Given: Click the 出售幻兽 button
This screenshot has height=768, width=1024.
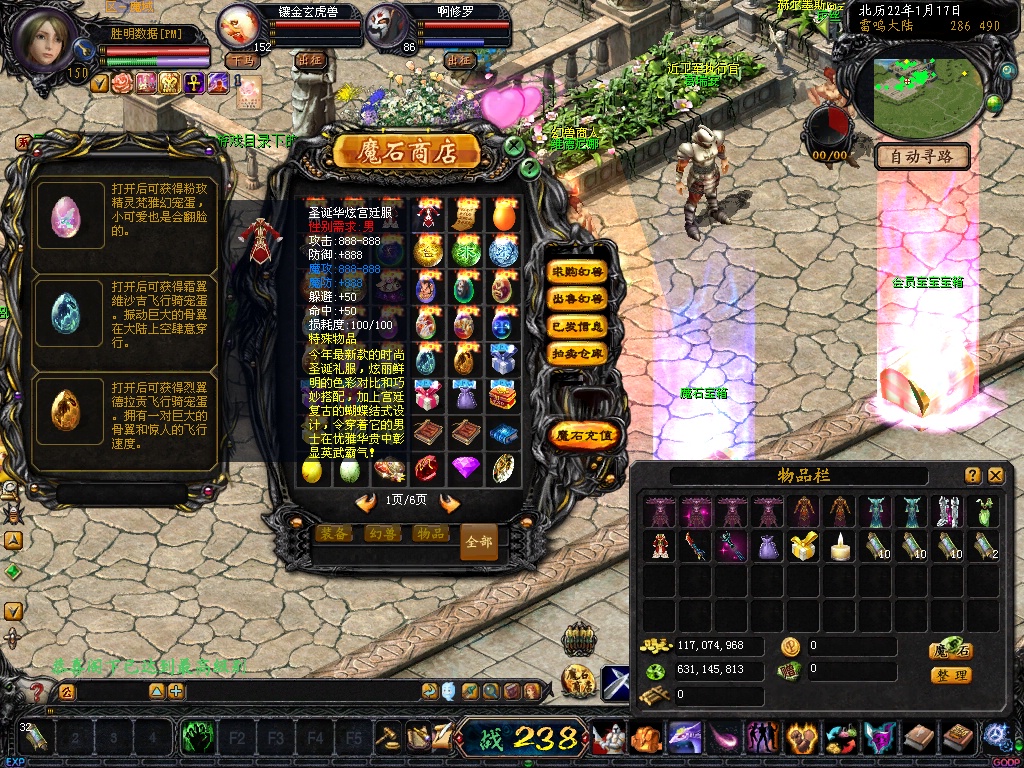Looking at the screenshot, I should pyautogui.click(x=578, y=299).
